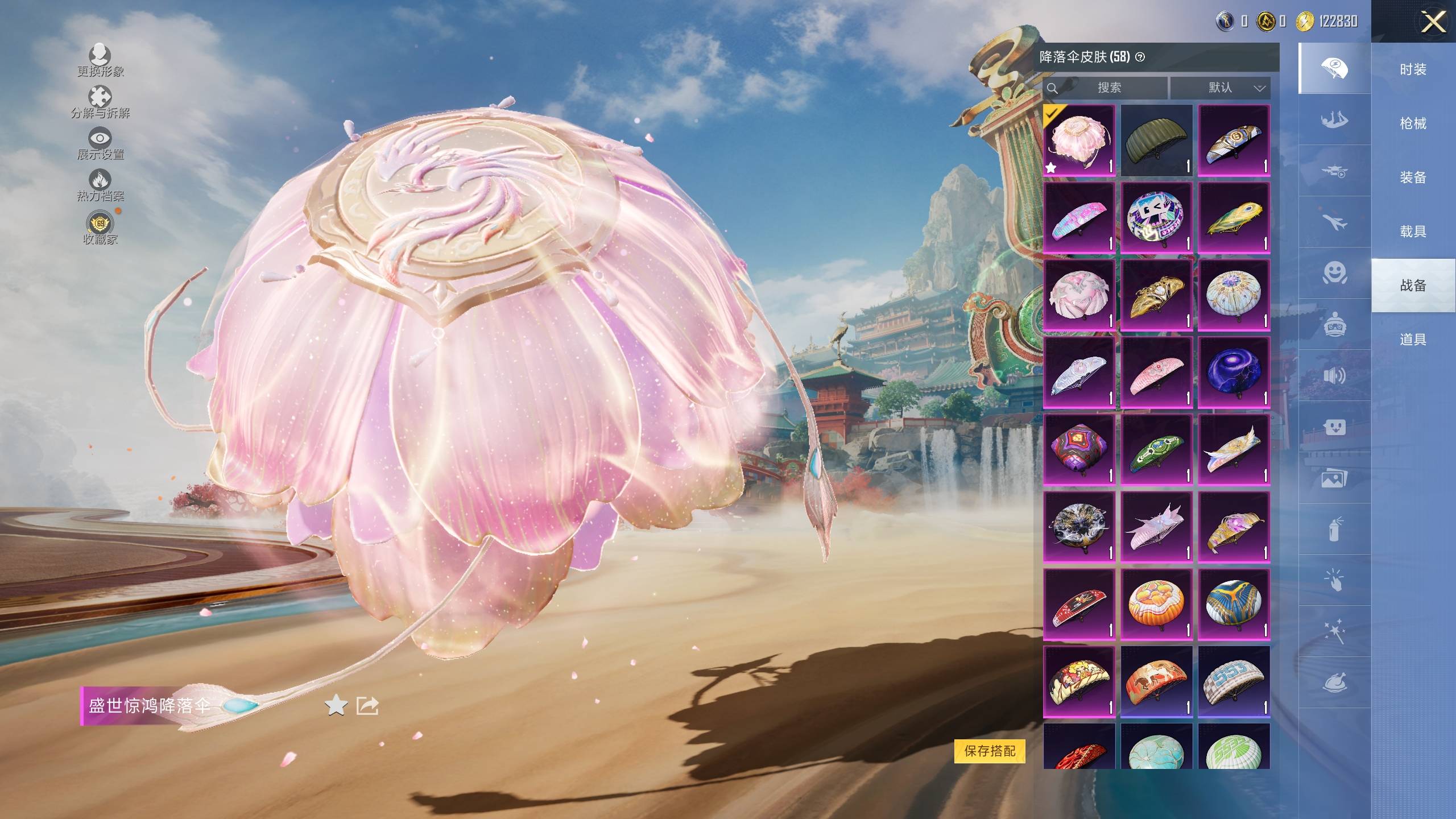Switch to the airplane skin category
The image size is (1456, 819).
click(1334, 222)
